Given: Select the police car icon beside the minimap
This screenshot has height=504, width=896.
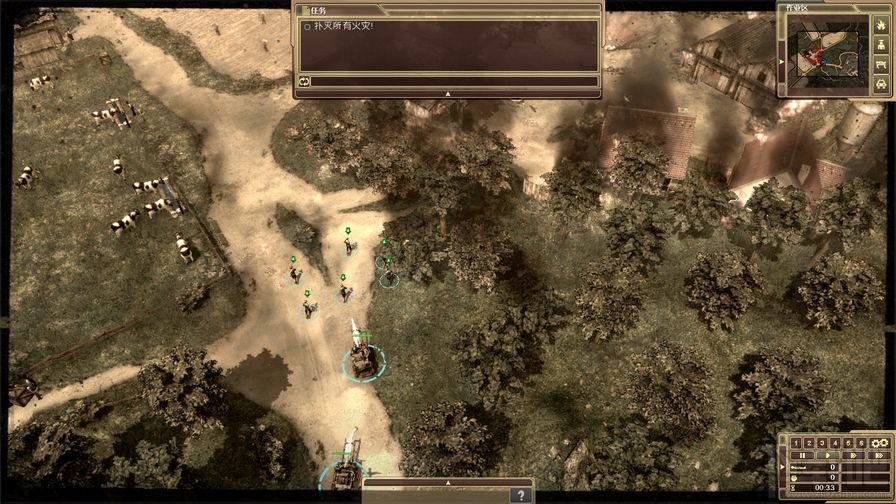Looking at the screenshot, I should [x=881, y=85].
